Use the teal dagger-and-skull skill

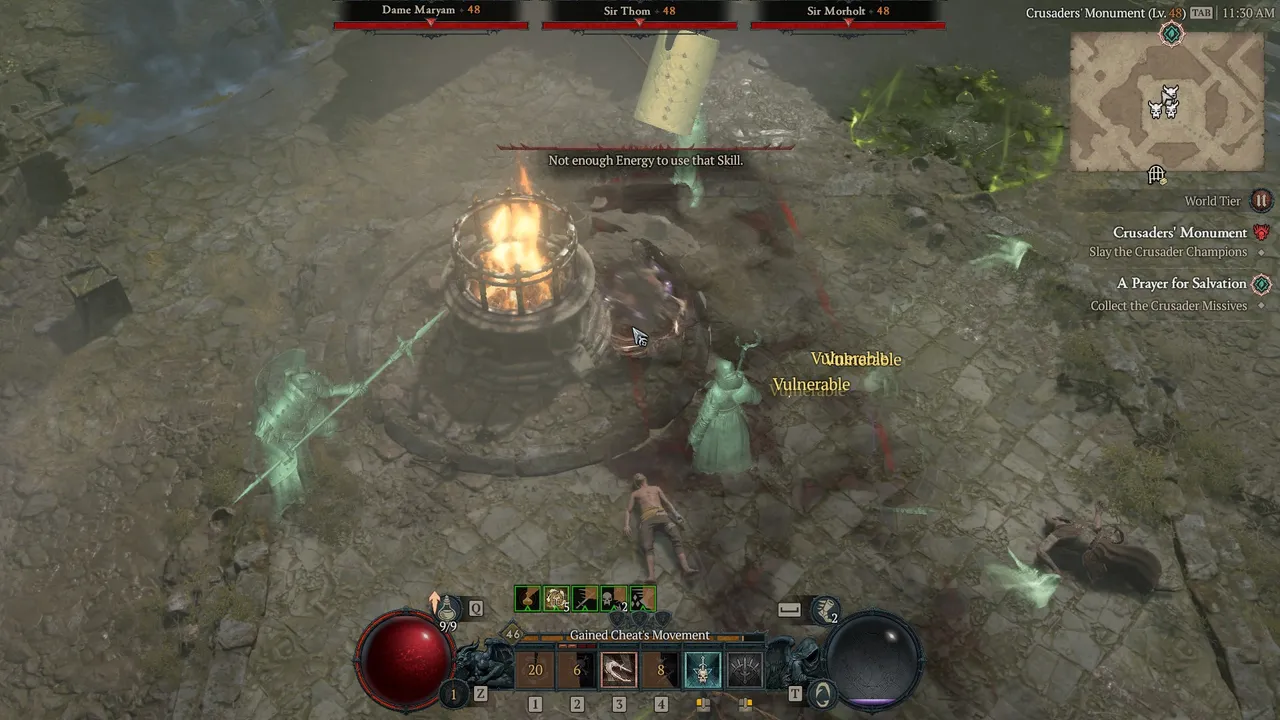pos(702,670)
